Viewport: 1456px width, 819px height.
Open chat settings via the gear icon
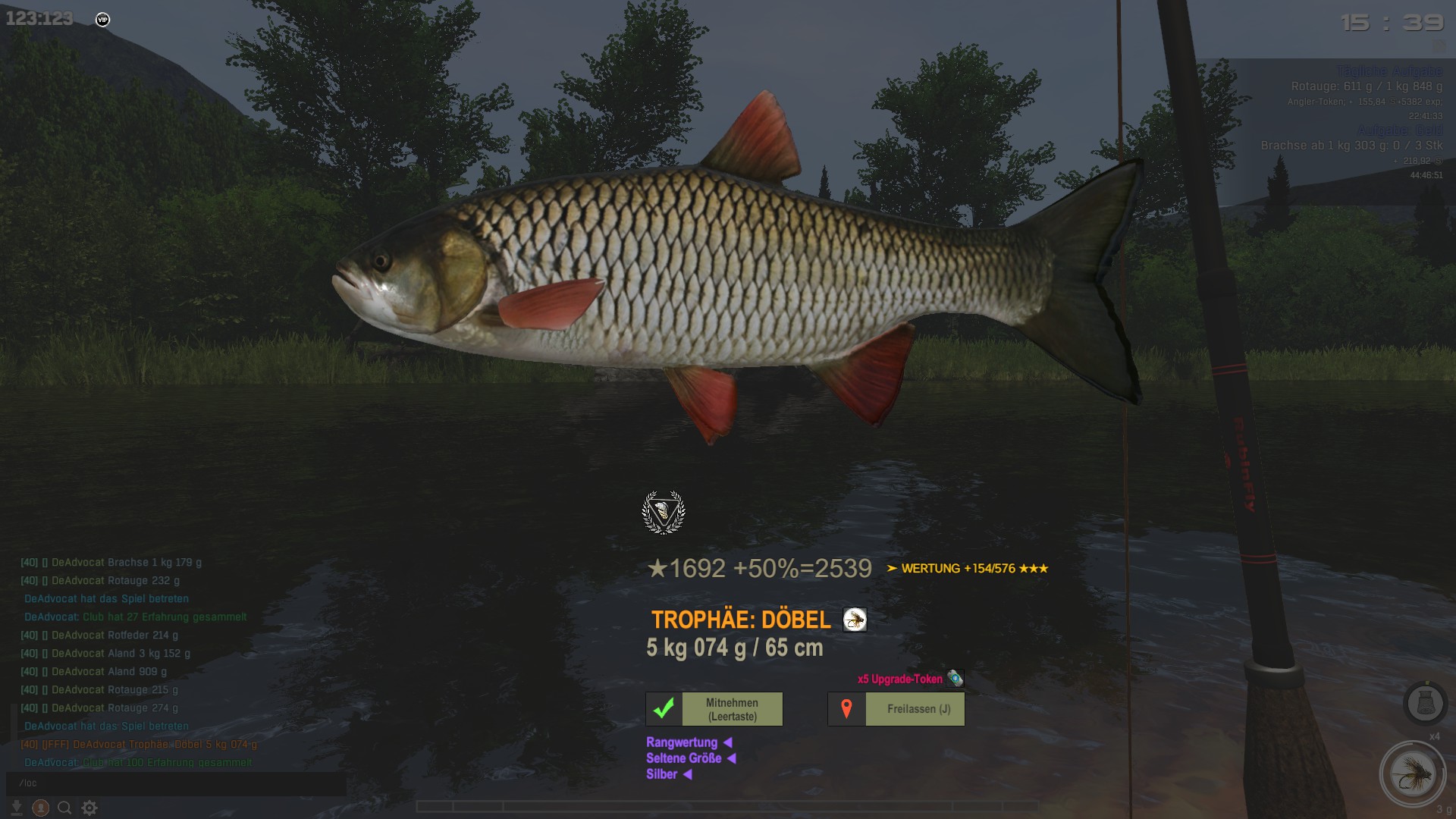coord(89,808)
